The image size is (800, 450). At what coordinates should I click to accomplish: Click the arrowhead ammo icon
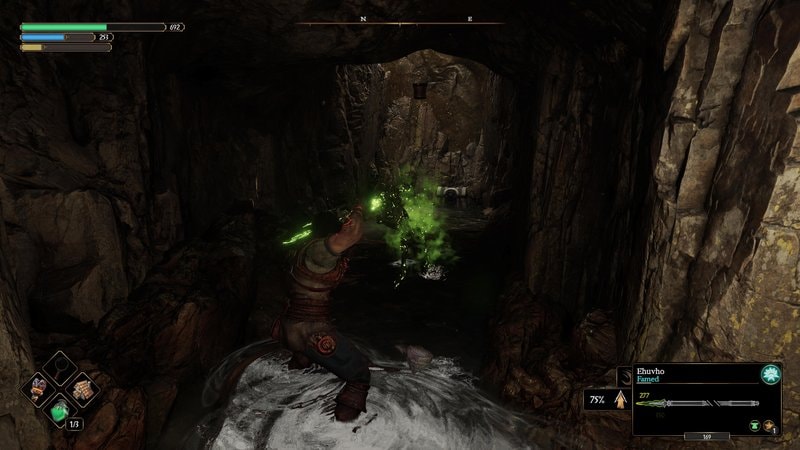point(620,400)
